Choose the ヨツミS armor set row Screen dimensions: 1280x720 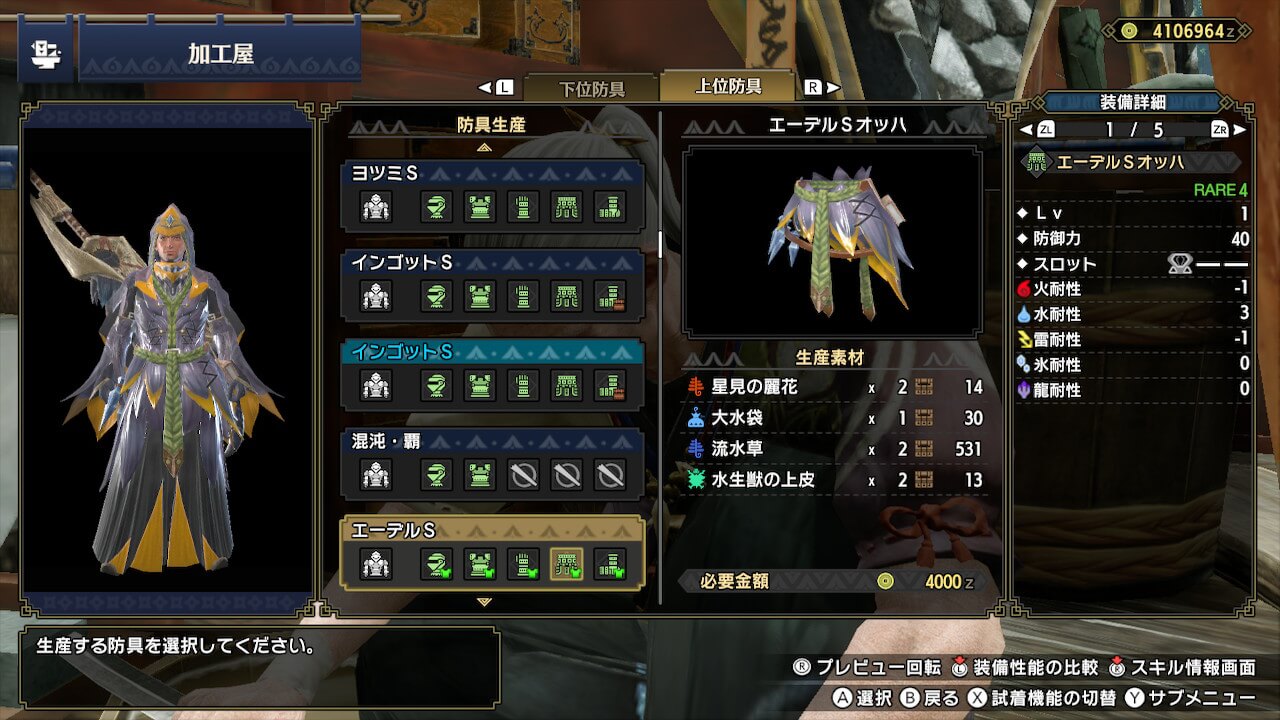coord(492,174)
